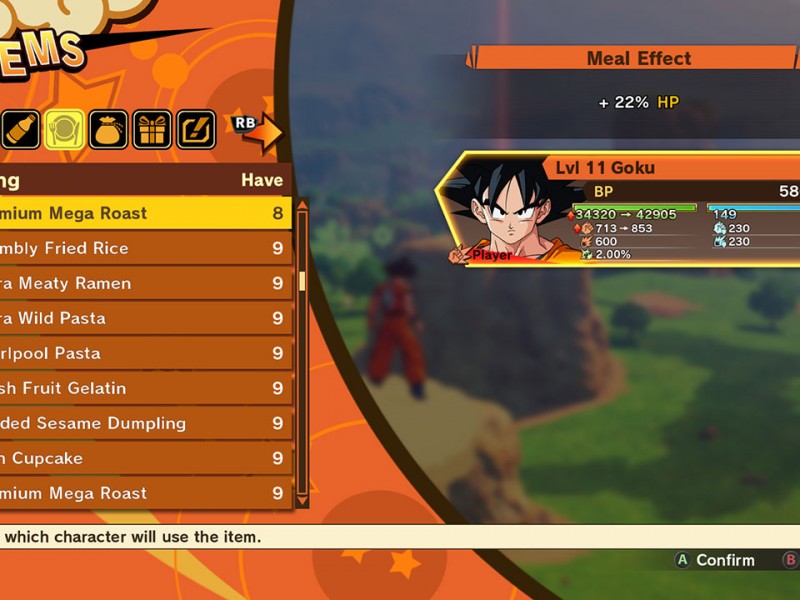This screenshot has width=800, height=600.
Task: Select the Whirlpool Pasta row
Action: pos(140,353)
